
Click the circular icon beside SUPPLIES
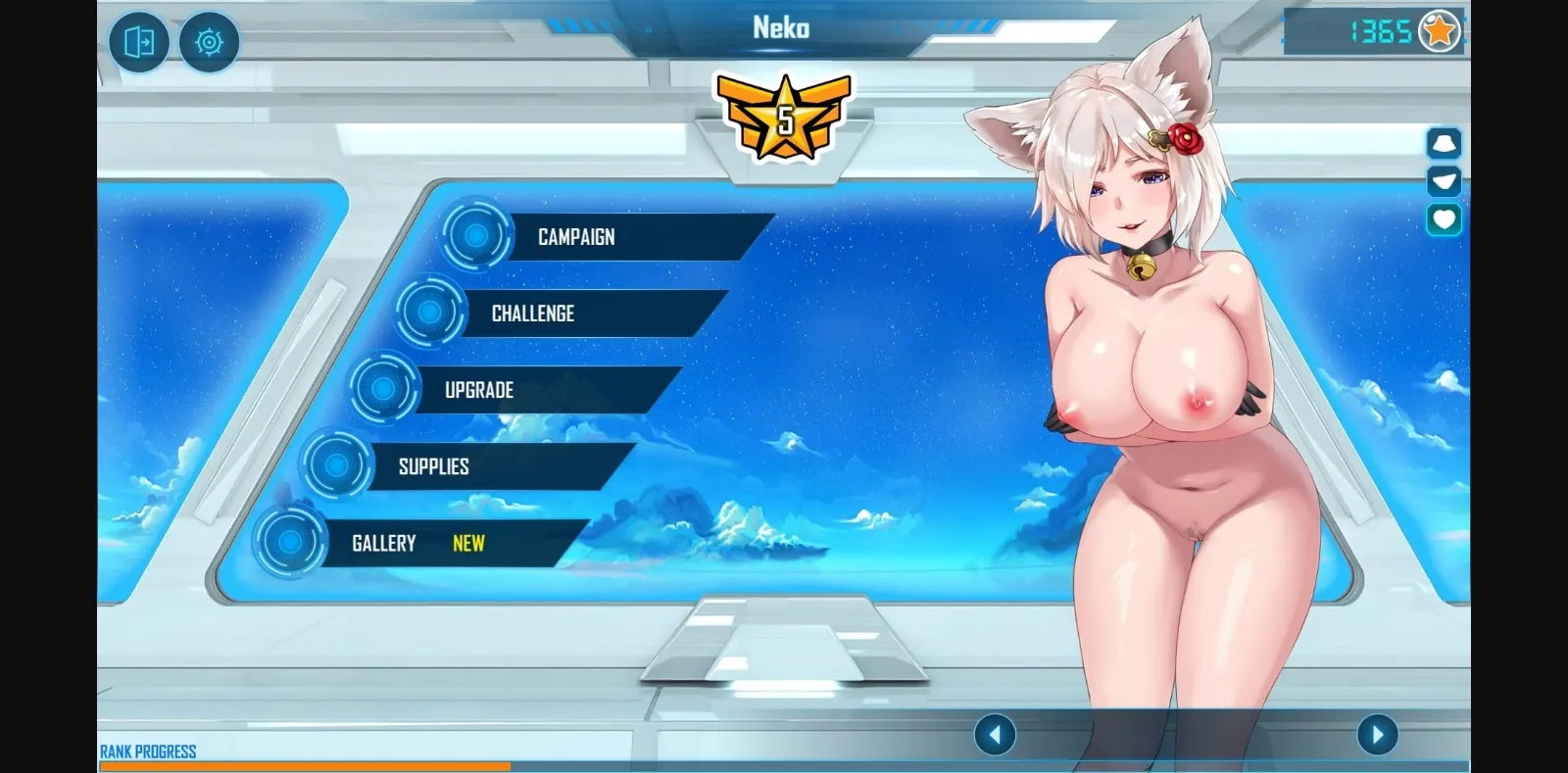coord(337,465)
